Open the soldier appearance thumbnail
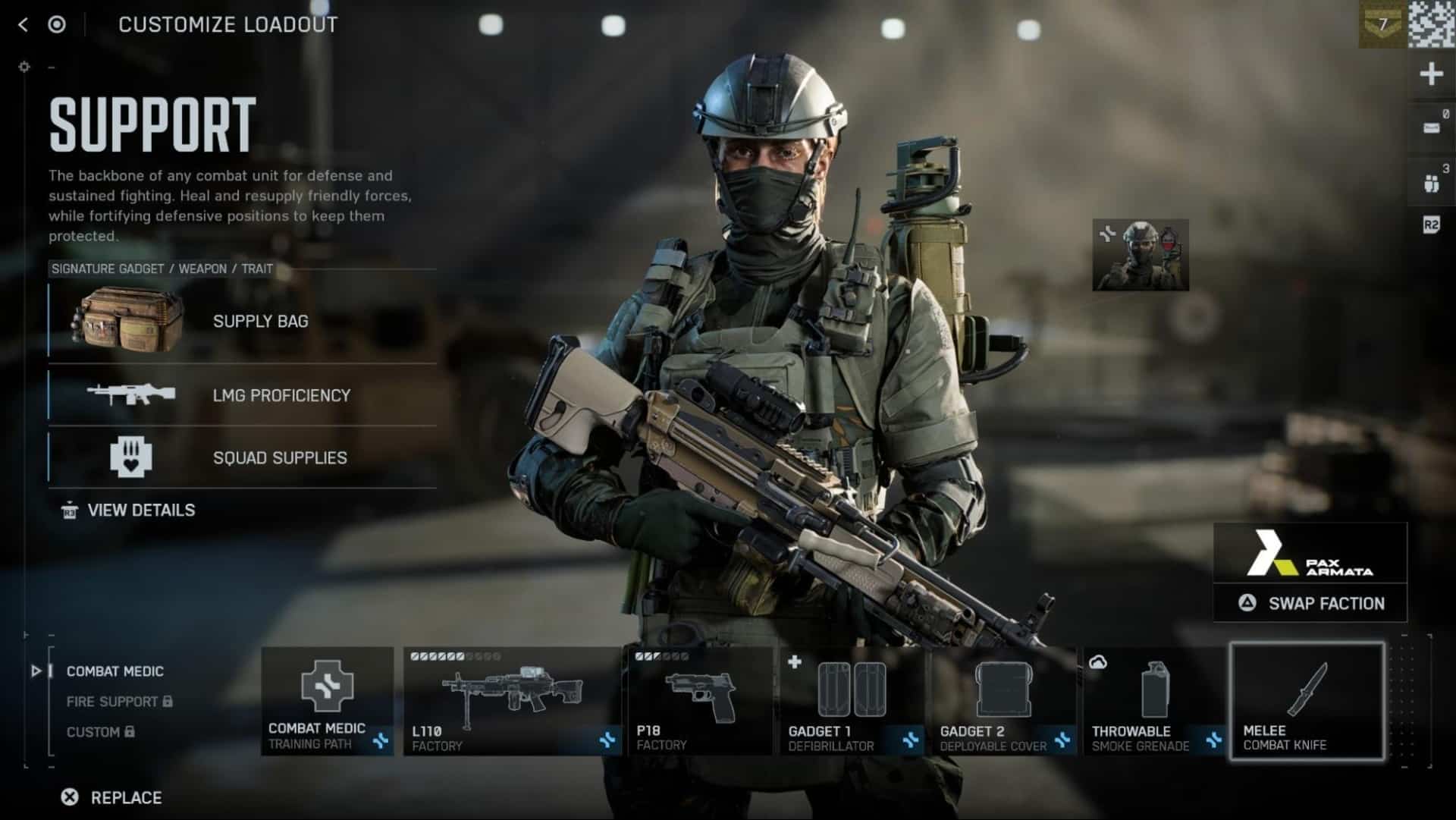This screenshot has height=820, width=1456. click(x=1141, y=256)
